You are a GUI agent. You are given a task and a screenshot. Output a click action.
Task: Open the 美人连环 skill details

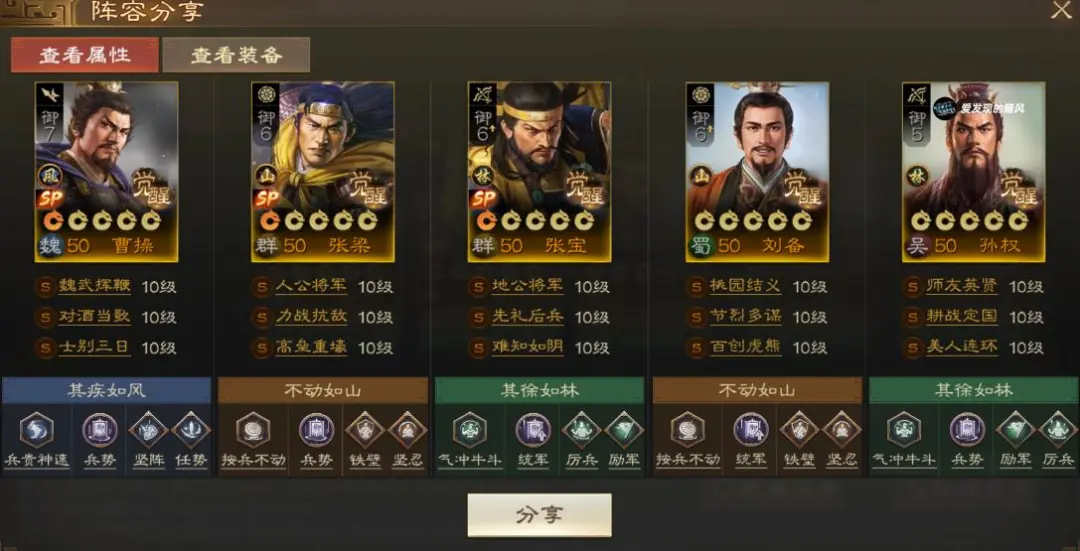[962, 347]
